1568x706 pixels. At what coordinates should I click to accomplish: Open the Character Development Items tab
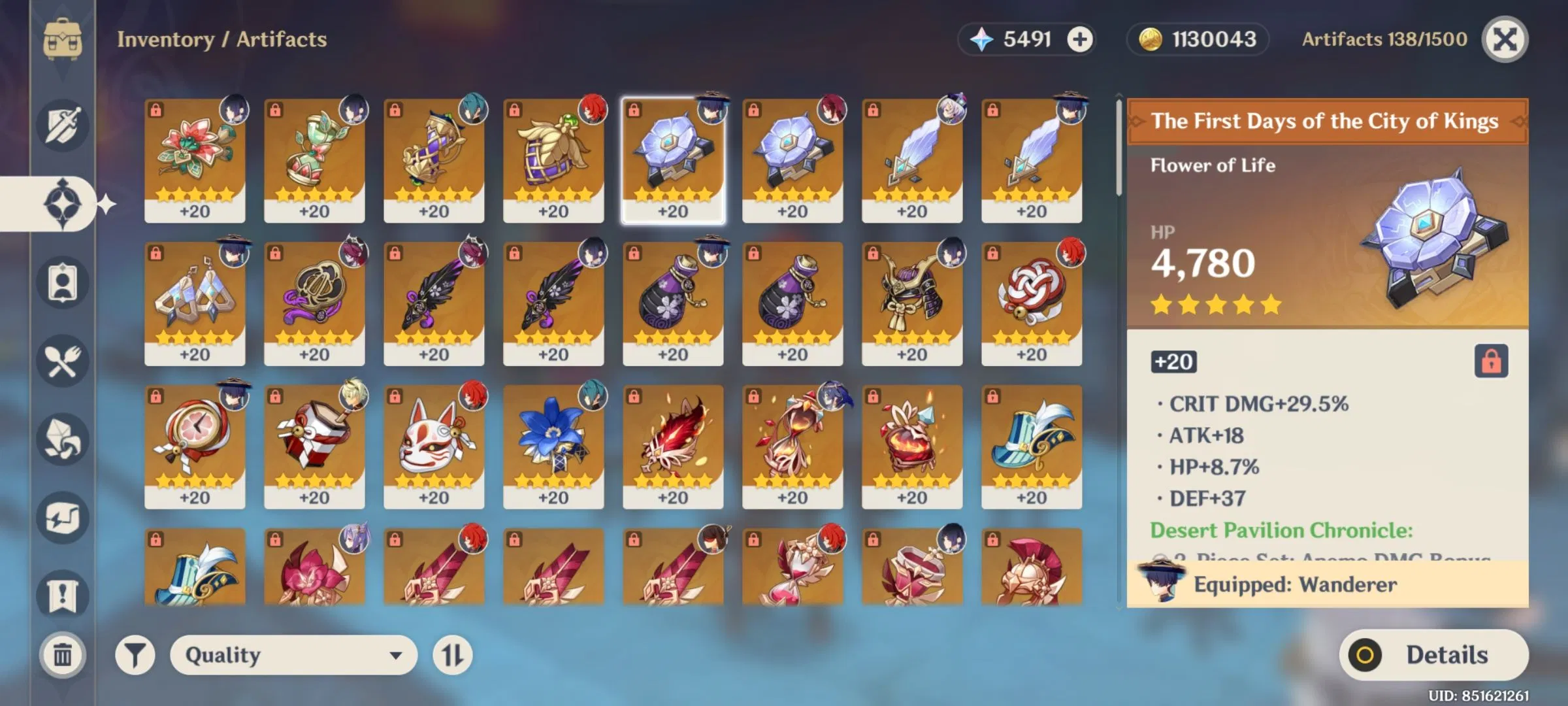point(62,281)
